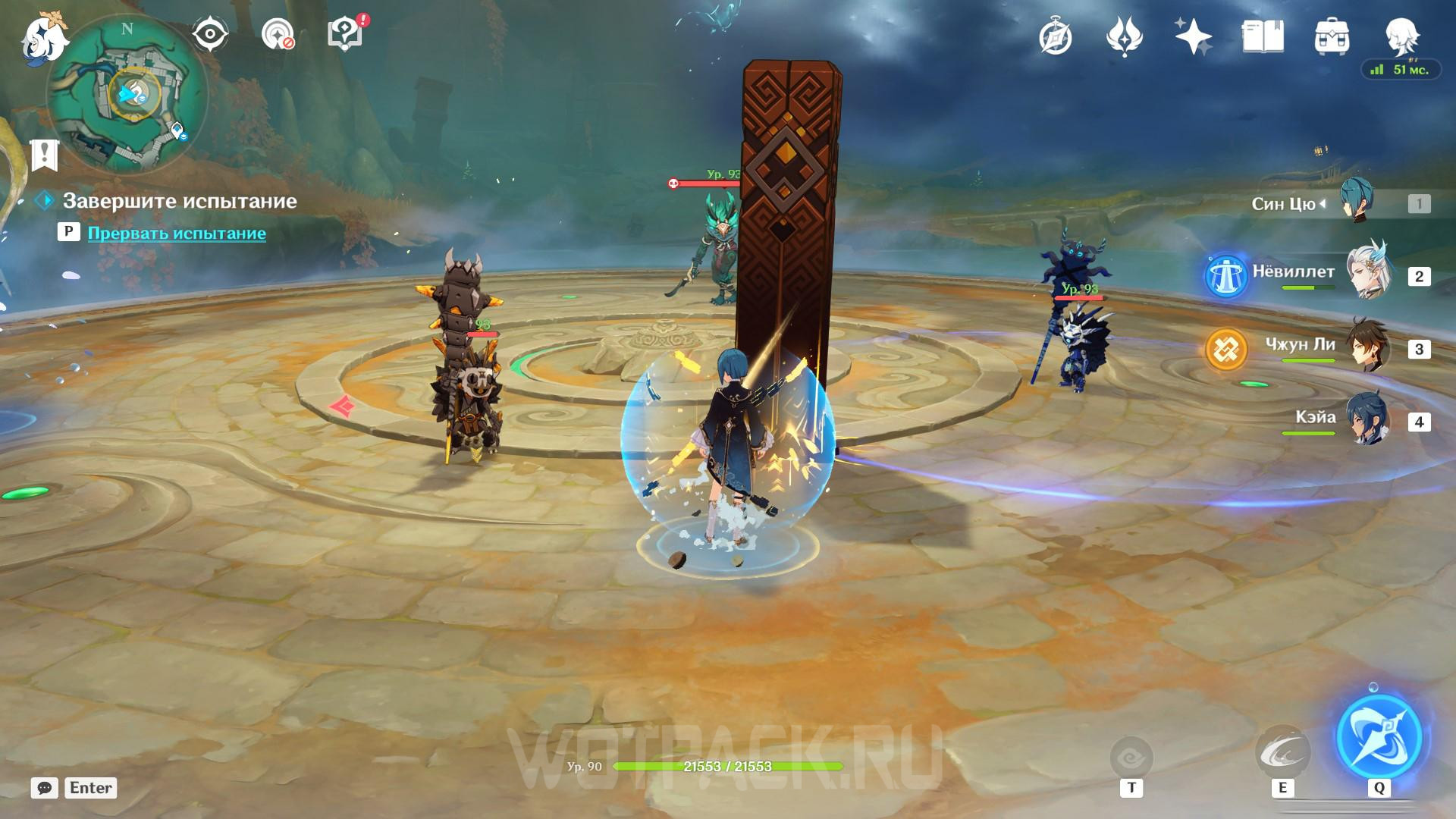Click the quest bookmark icon below the minimap
Screen dimensions: 1456x819
tap(45, 154)
